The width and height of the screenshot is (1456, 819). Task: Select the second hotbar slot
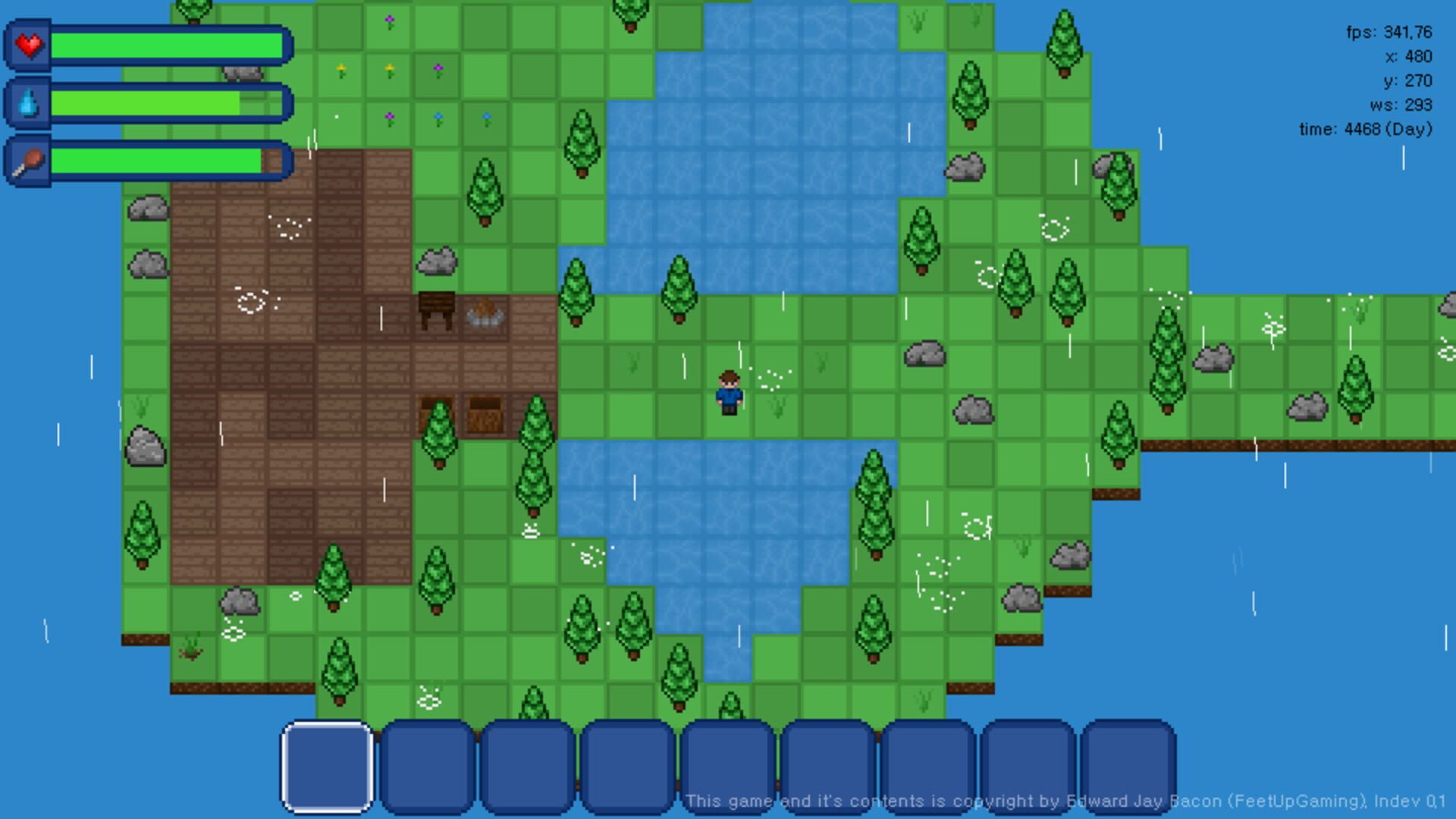click(x=427, y=766)
